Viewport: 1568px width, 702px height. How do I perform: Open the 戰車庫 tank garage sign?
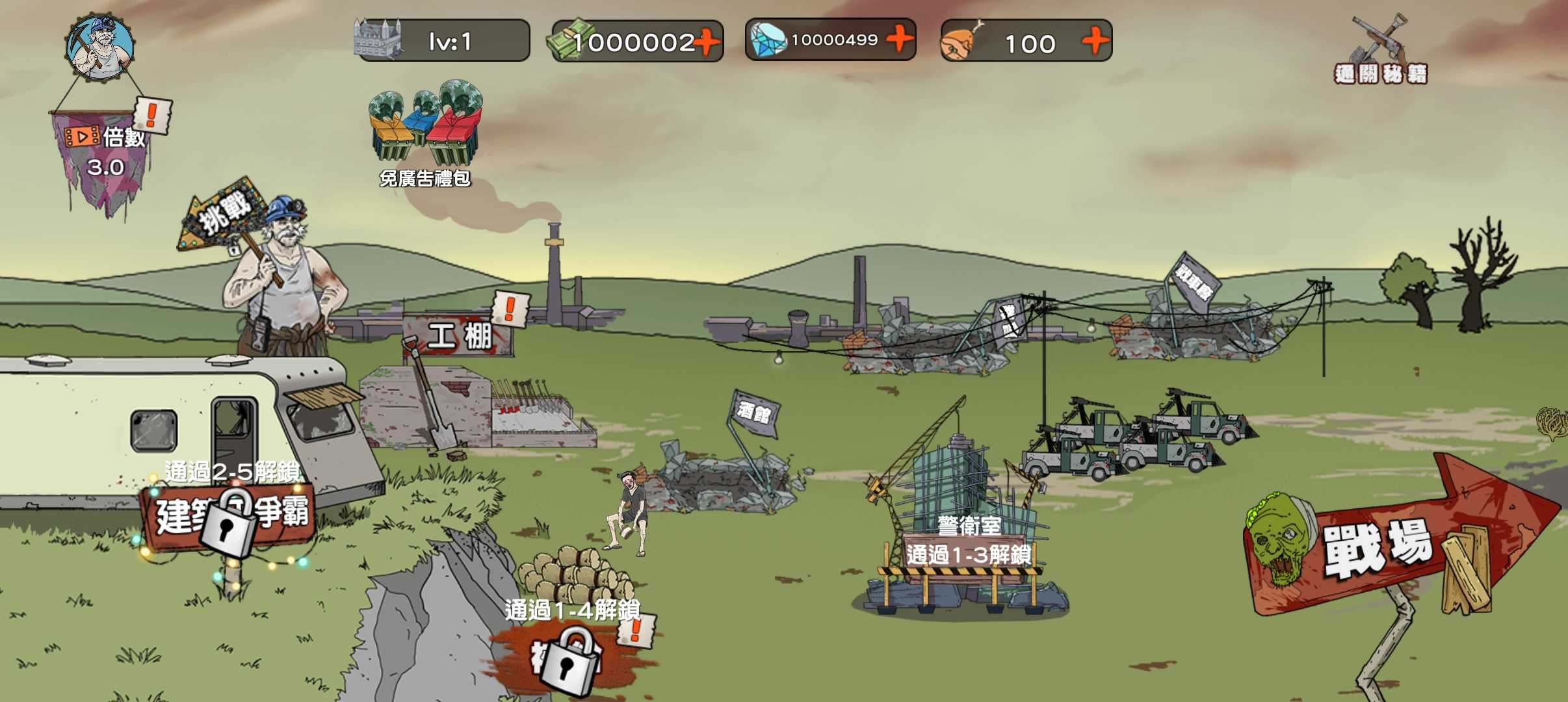click(1195, 279)
